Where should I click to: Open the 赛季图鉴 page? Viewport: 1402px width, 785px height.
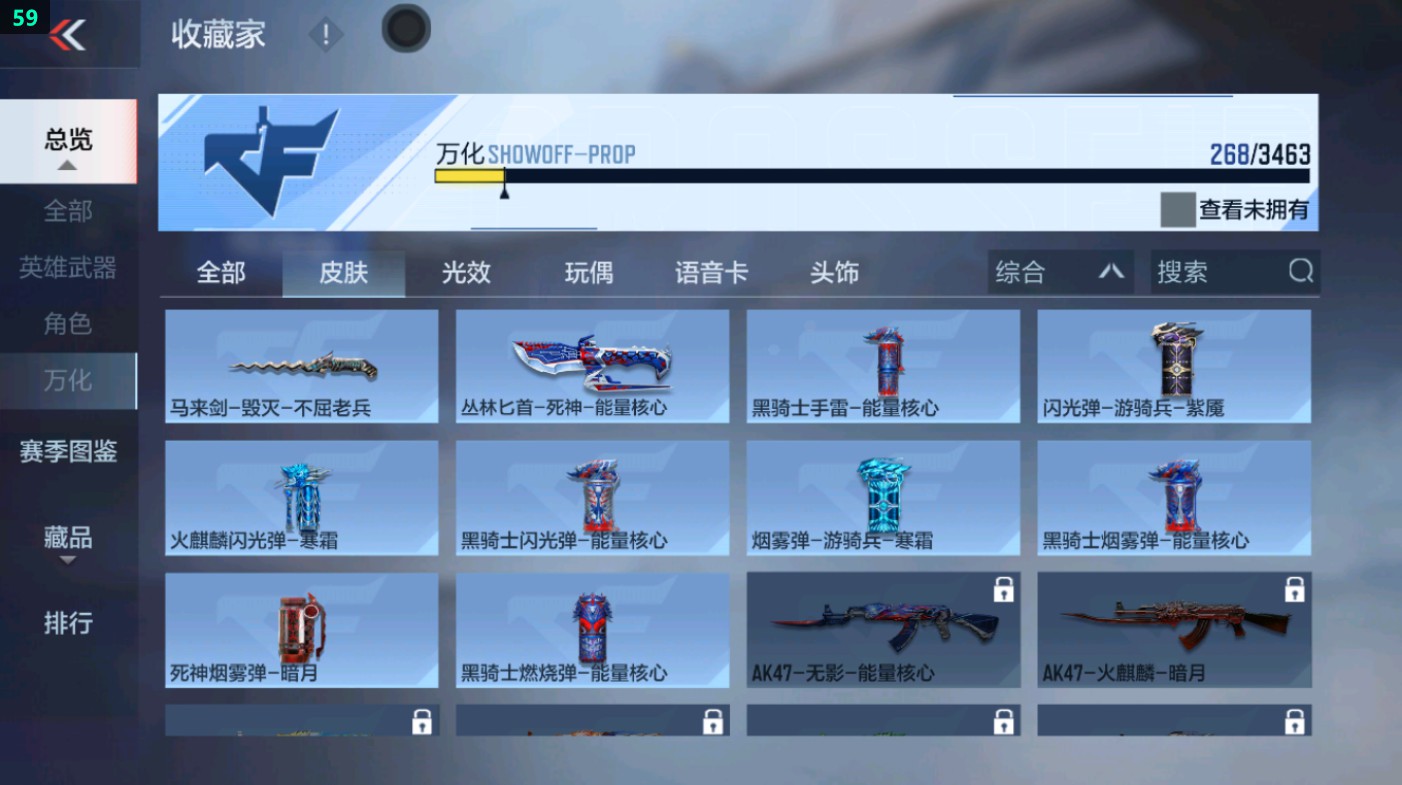70,453
